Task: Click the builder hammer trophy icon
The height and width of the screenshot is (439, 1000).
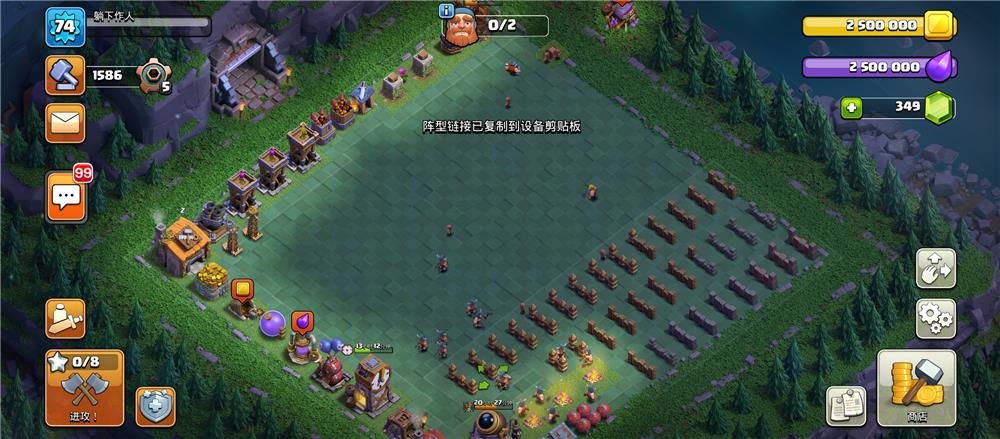Action: [x=65, y=75]
